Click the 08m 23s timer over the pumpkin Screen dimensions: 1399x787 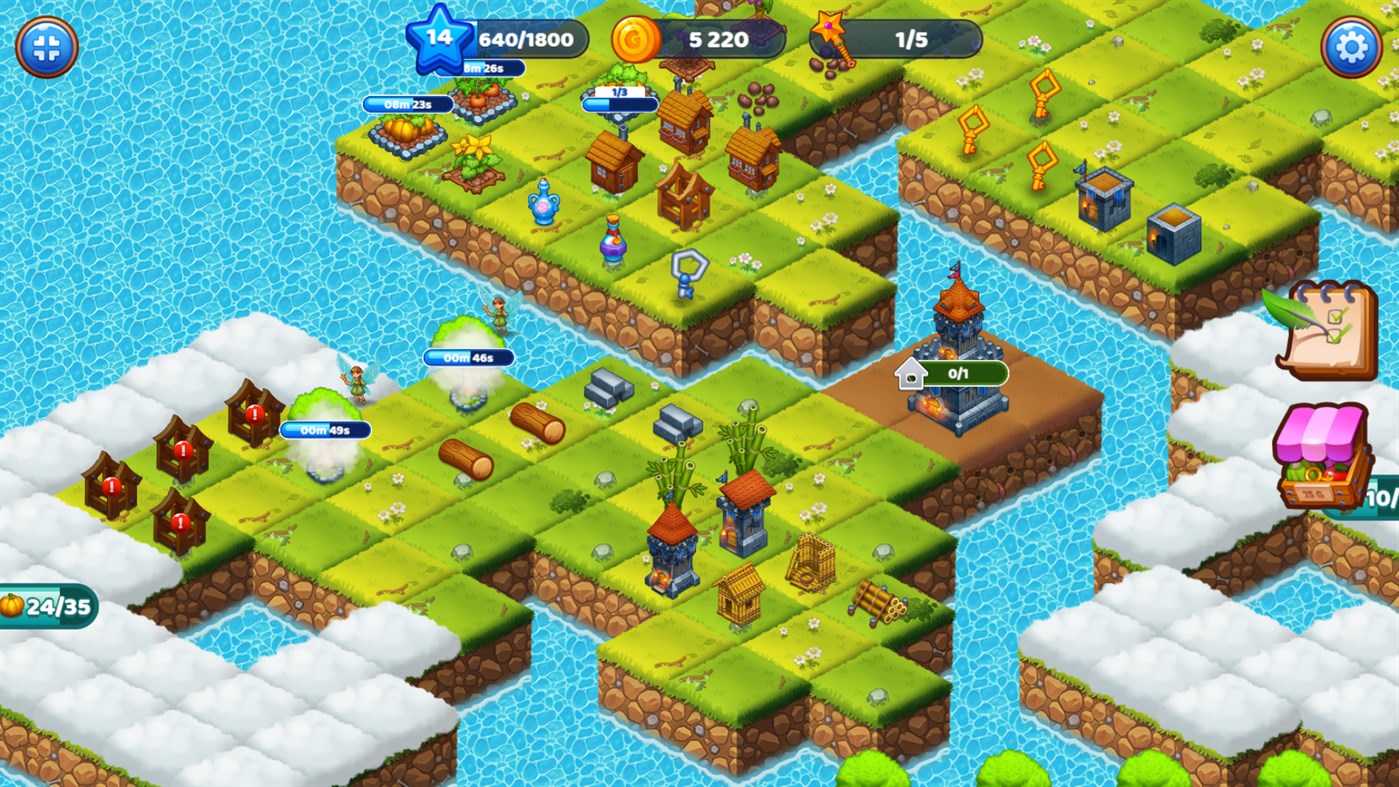point(407,102)
